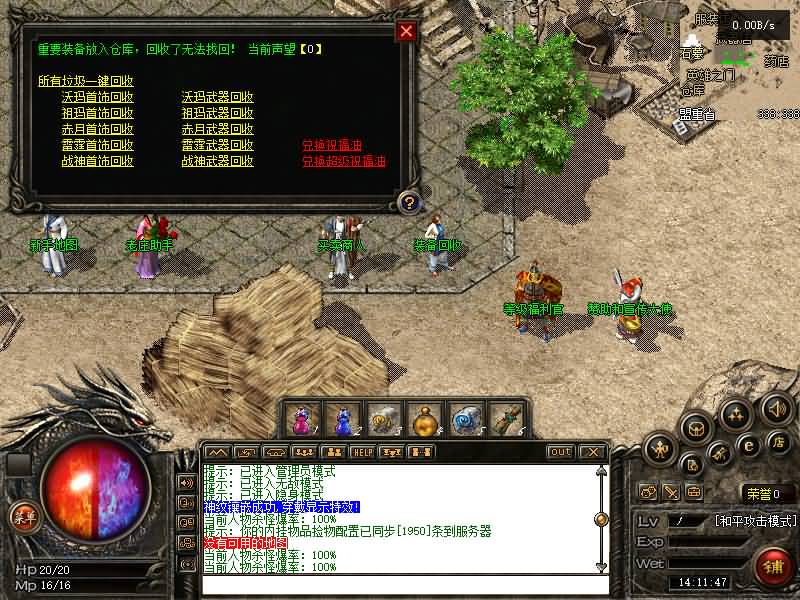The width and height of the screenshot is (800, 600).
Task: Choose 所有垃圾一键回收 option
Action: coord(86,81)
